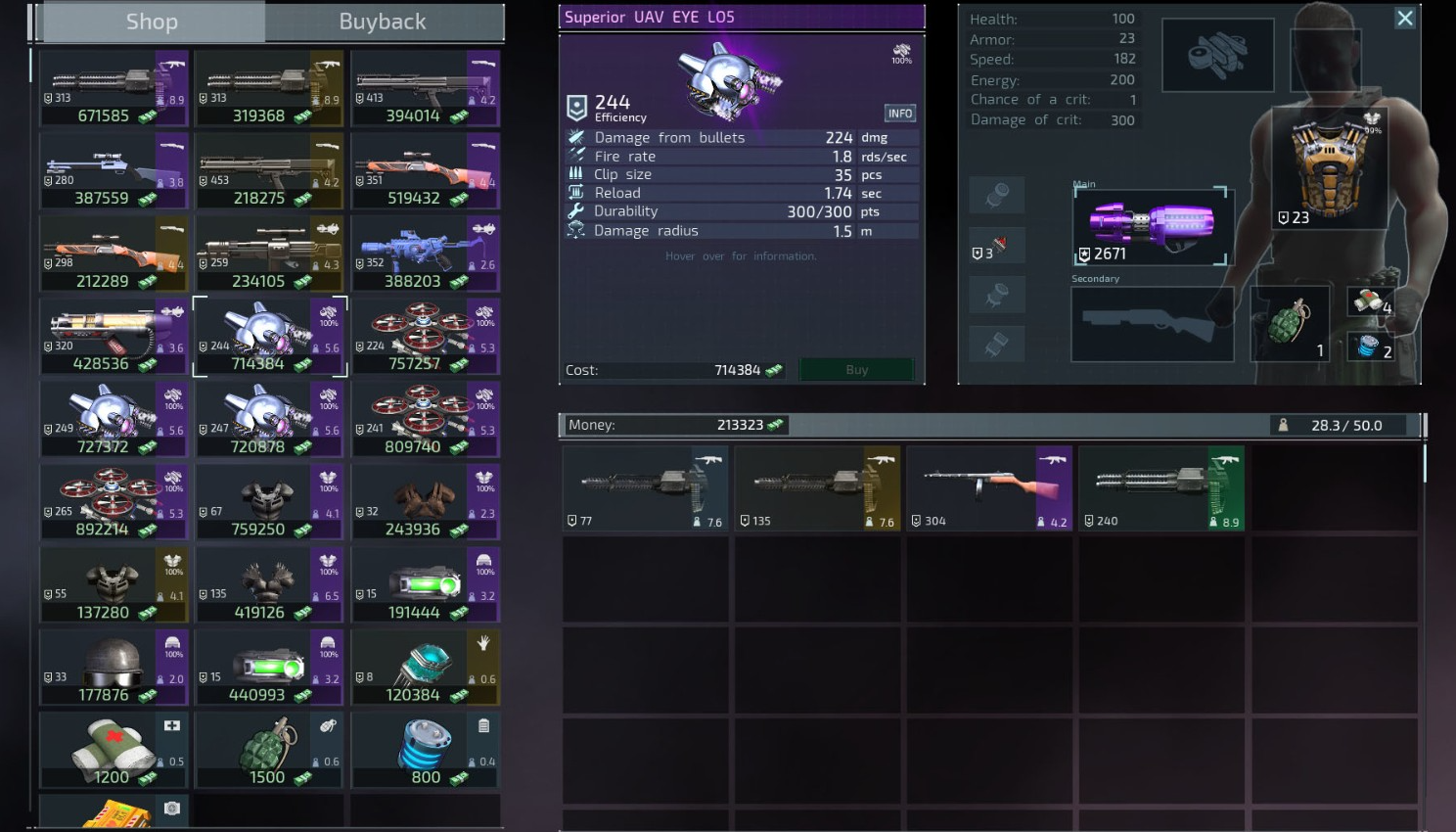Click the equipped grenade slot
This screenshot has width=1456, height=832.
pyautogui.click(x=1290, y=323)
